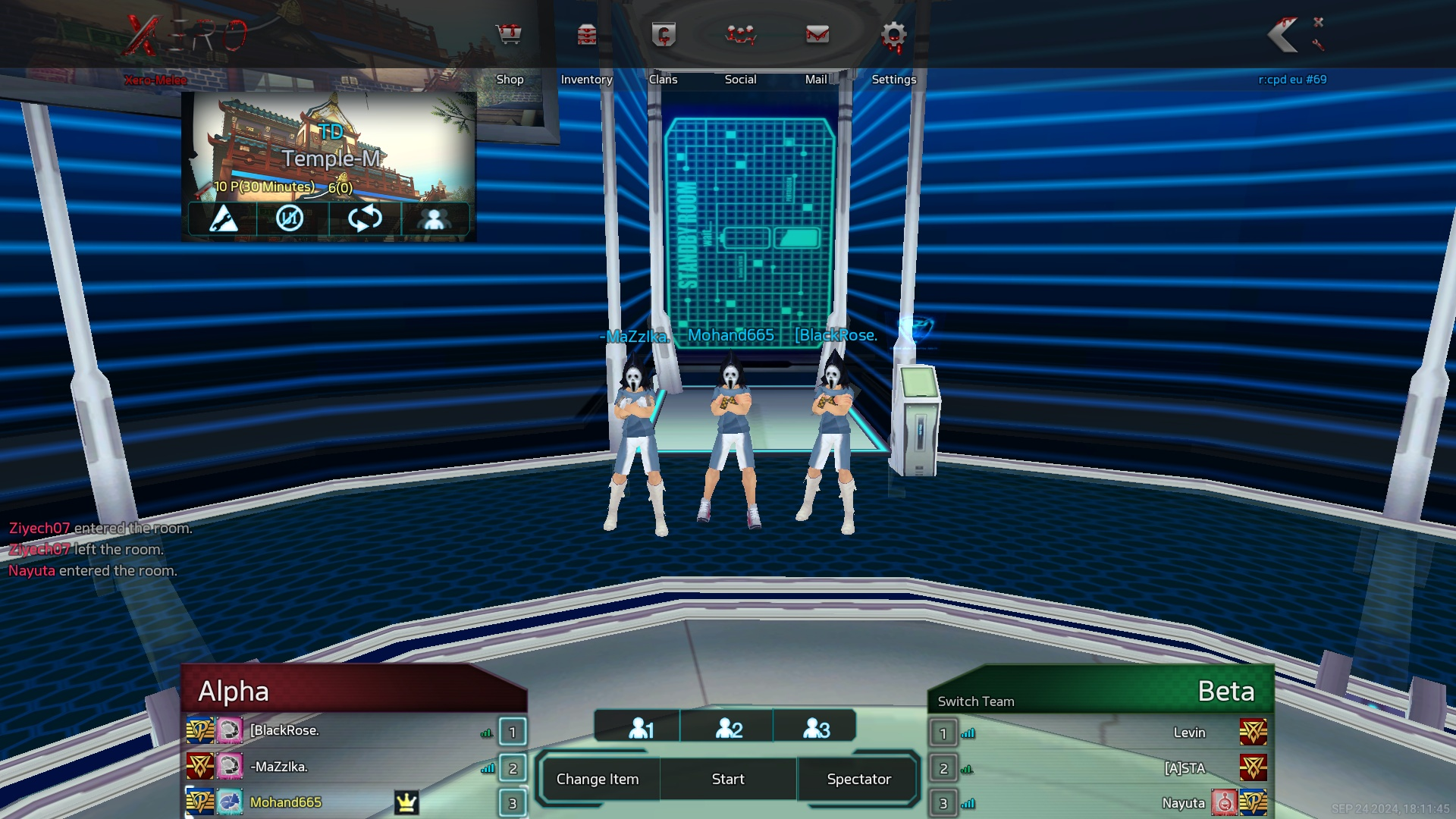Select player Nayuta in the Beta list
The width and height of the screenshot is (1456, 819).
[x=1183, y=803]
